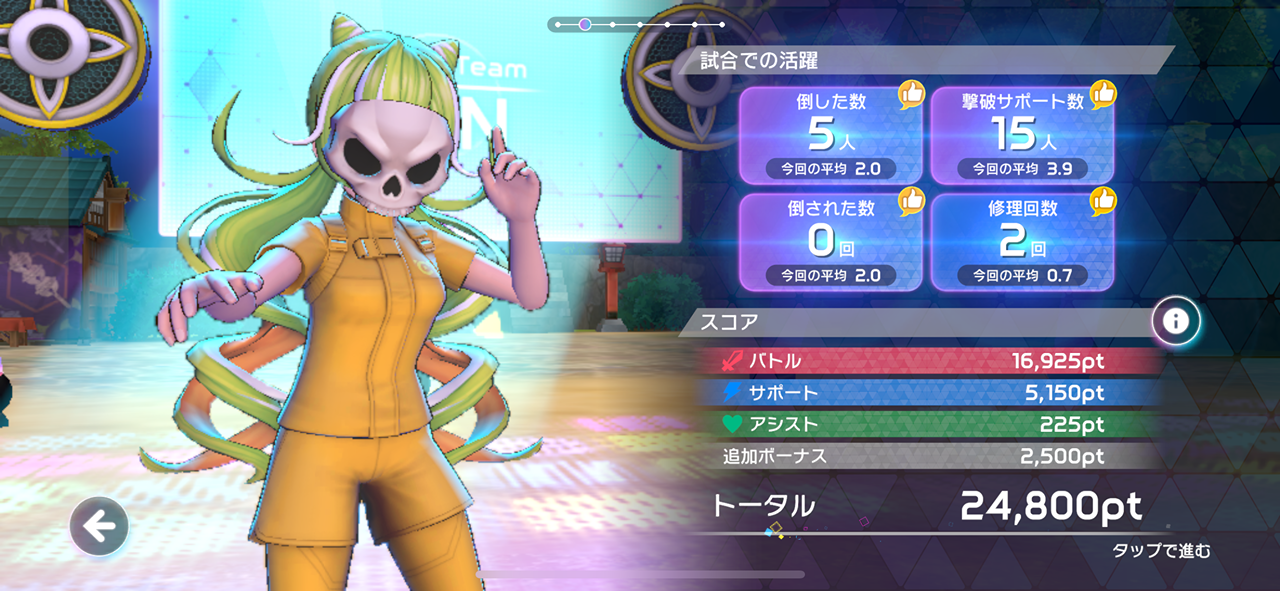Open the score info button

pos(1175,321)
